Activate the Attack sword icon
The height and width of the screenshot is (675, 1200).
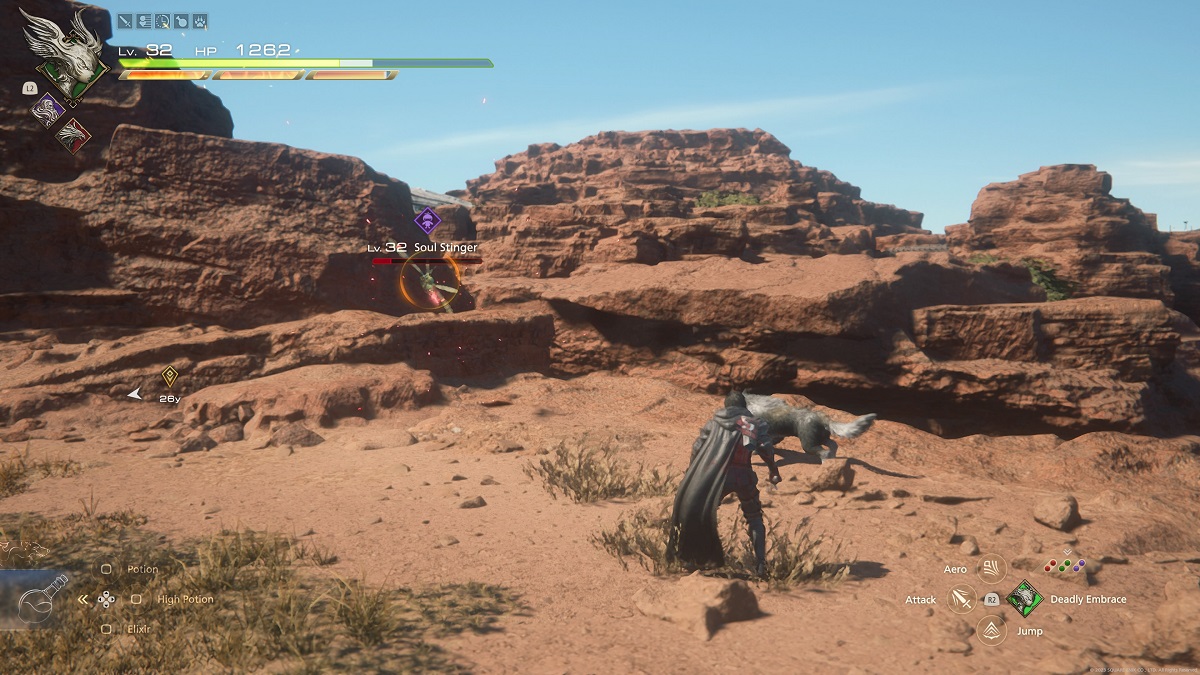point(963,600)
